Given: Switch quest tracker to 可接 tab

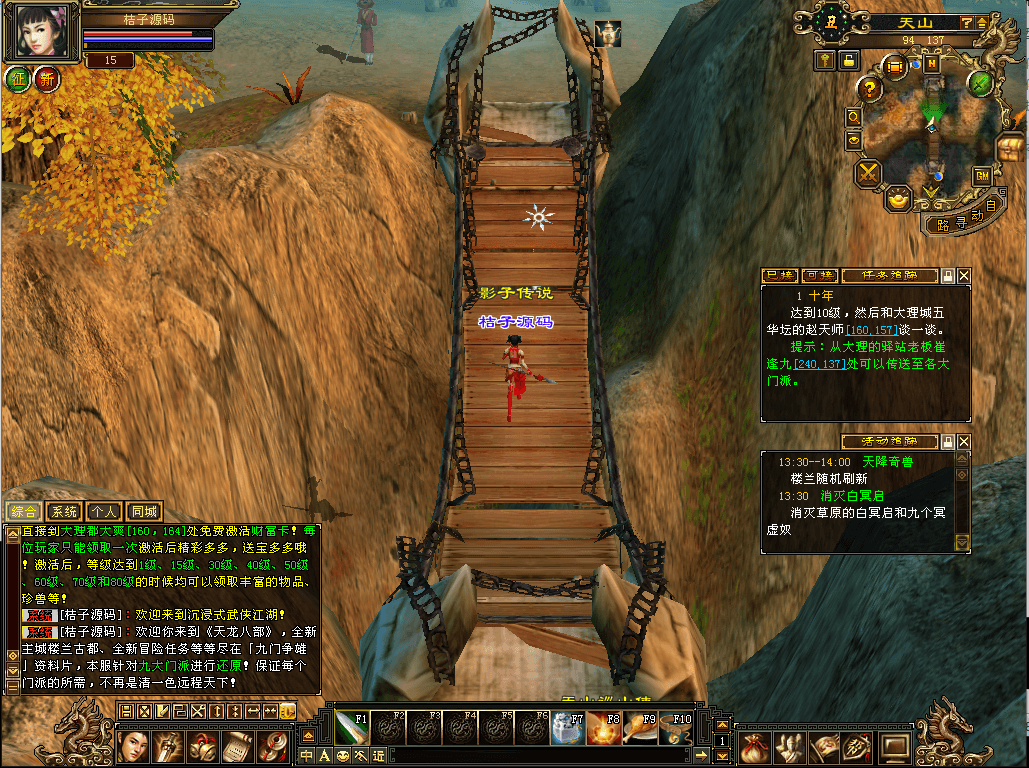Looking at the screenshot, I should [x=820, y=275].
